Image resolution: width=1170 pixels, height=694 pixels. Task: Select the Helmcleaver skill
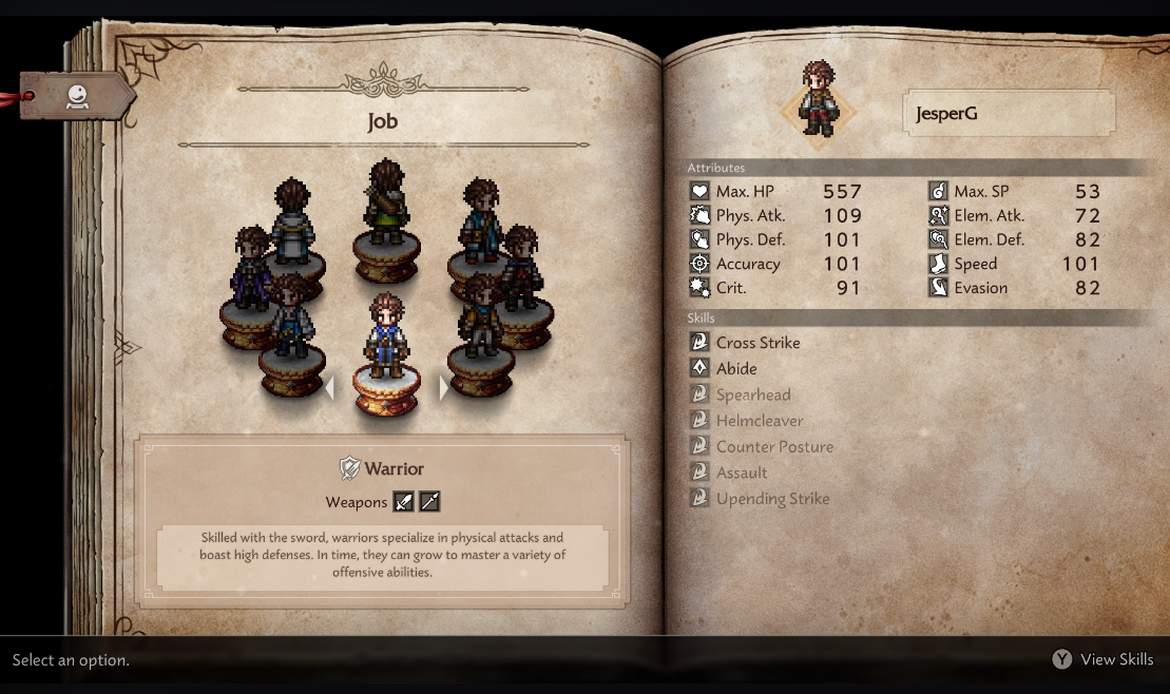click(x=759, y=421)
